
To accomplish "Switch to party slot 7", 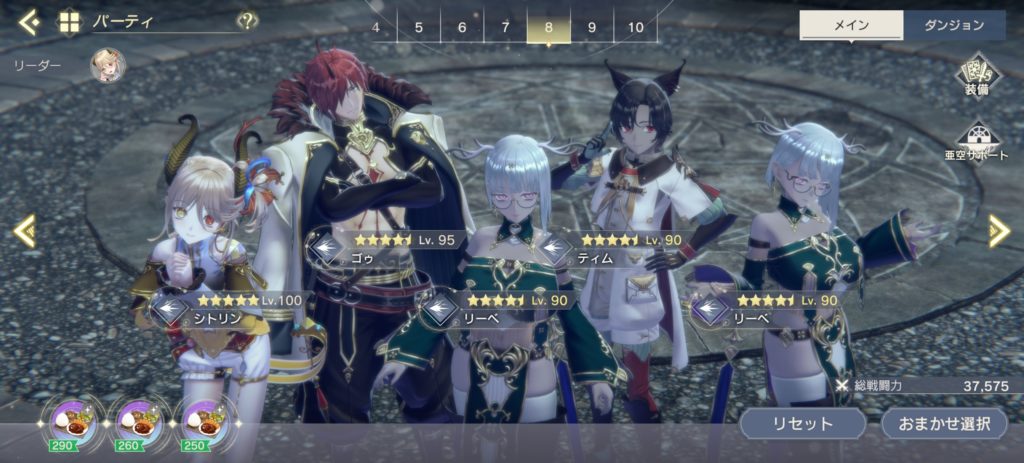I will tap(505, 27).
